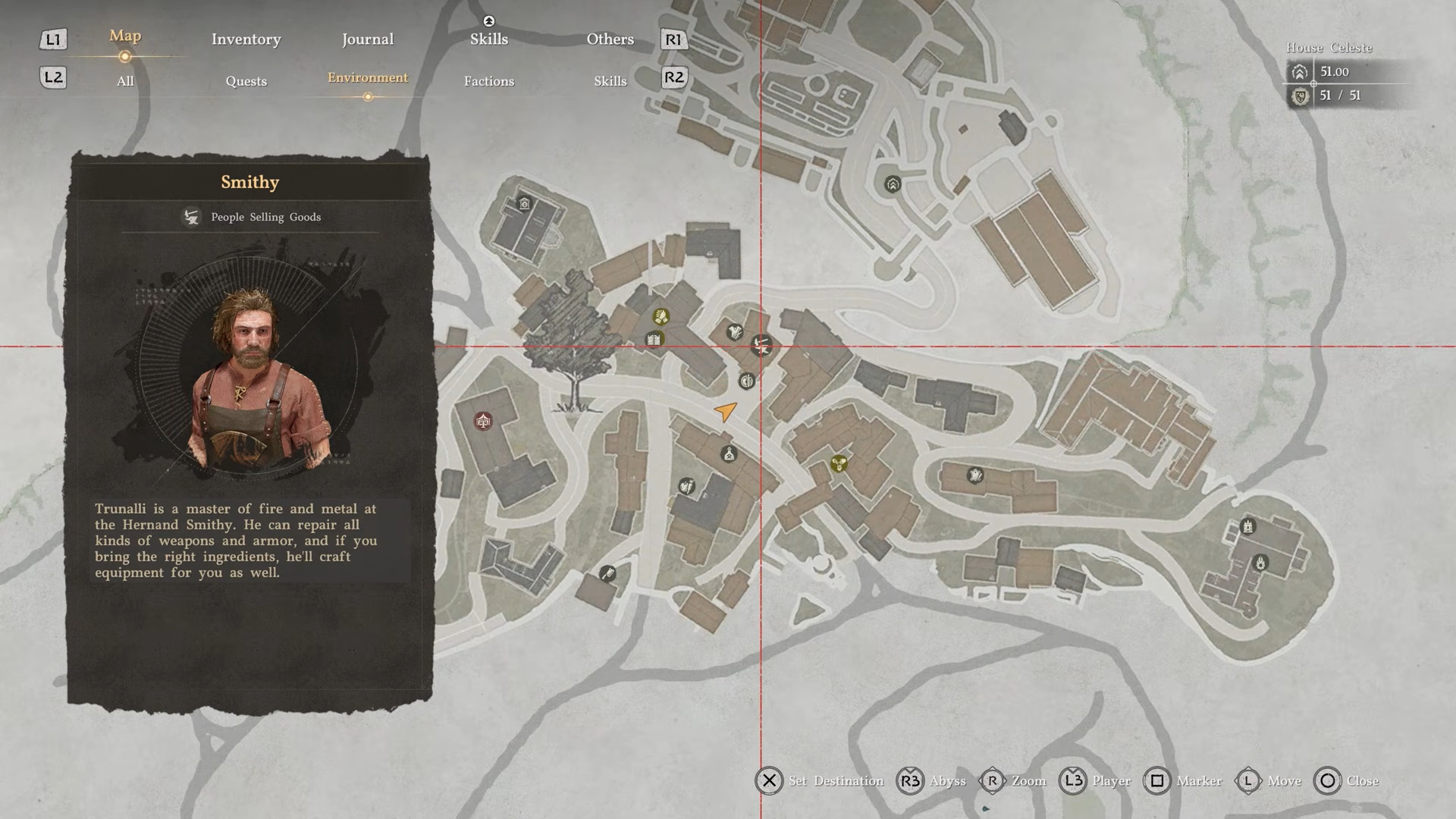Click the red scales marker on map

[483, 420]
